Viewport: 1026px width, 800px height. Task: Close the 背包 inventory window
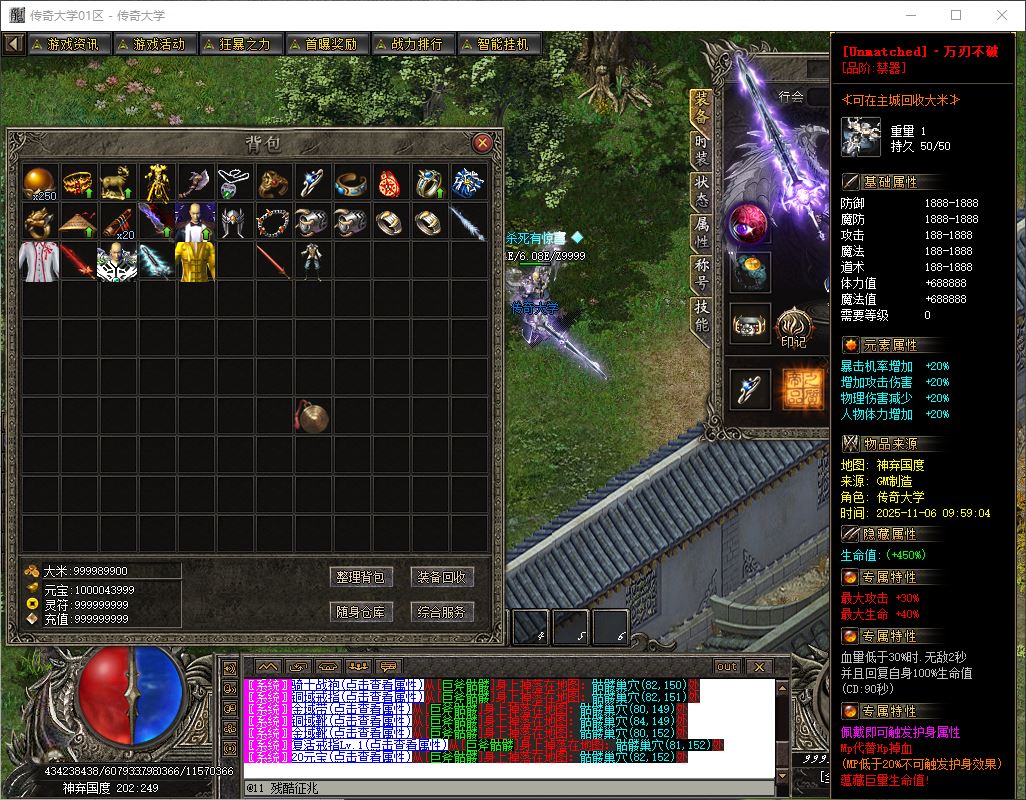[x=482, y=143]
